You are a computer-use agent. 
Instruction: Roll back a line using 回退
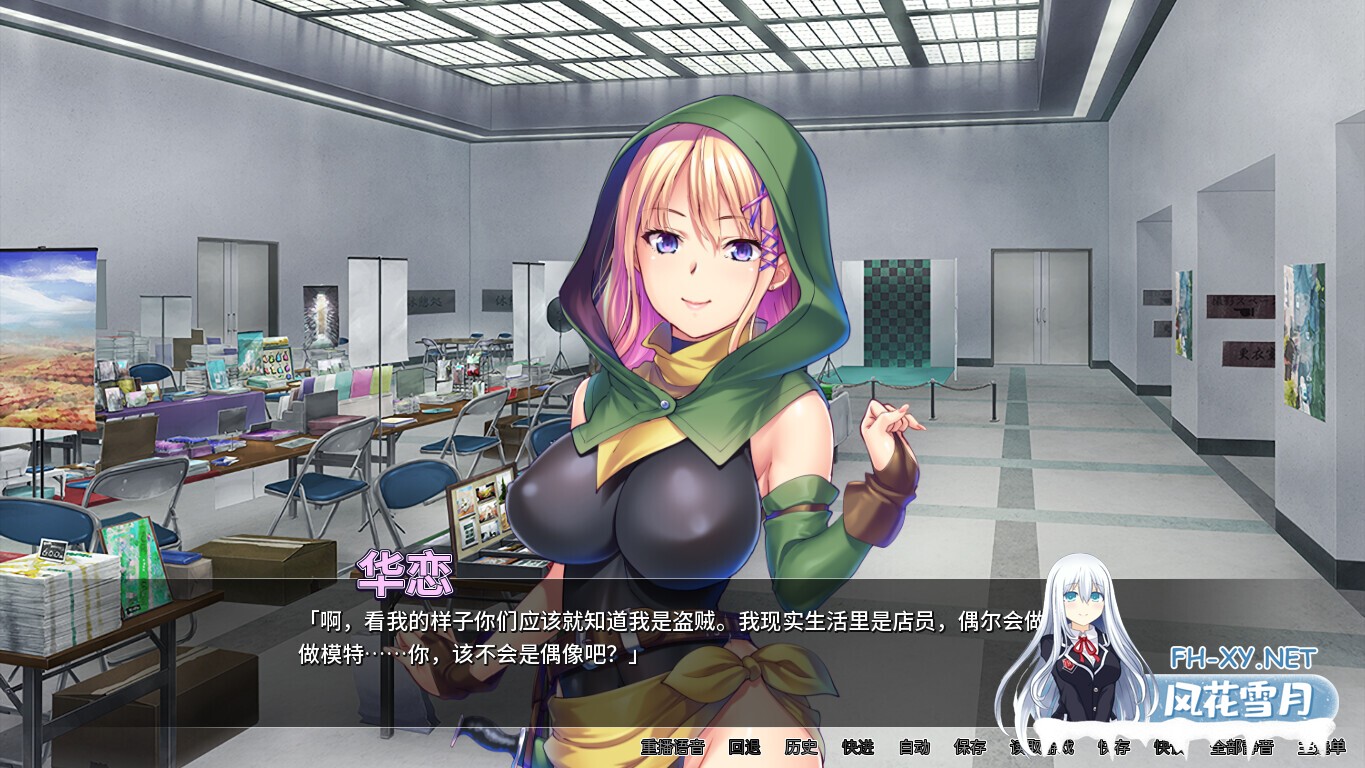pyautogui.click(x=746, y=747)
